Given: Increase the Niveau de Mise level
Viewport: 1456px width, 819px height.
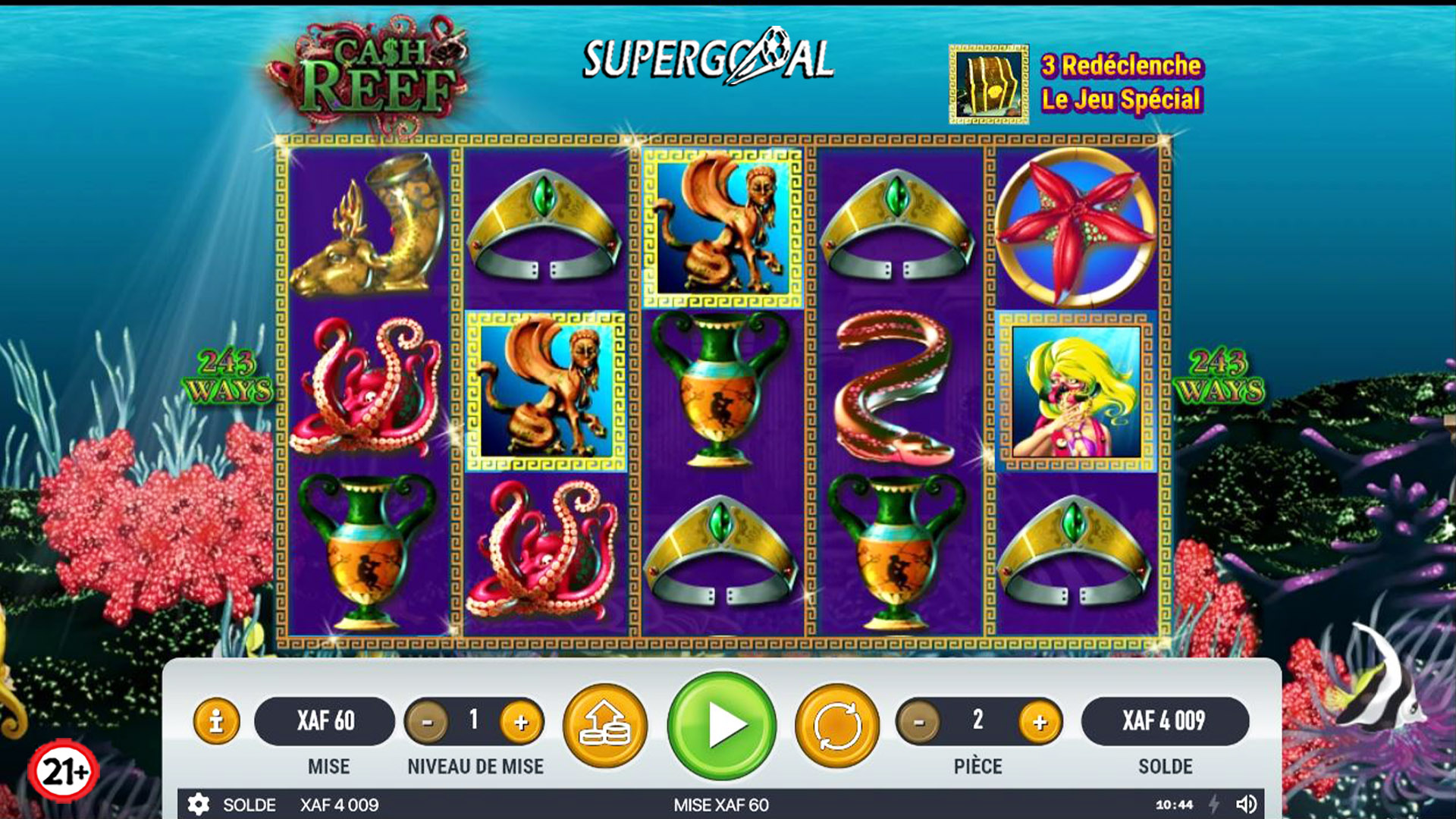Looking at the screenshot, I should [521, 722].
